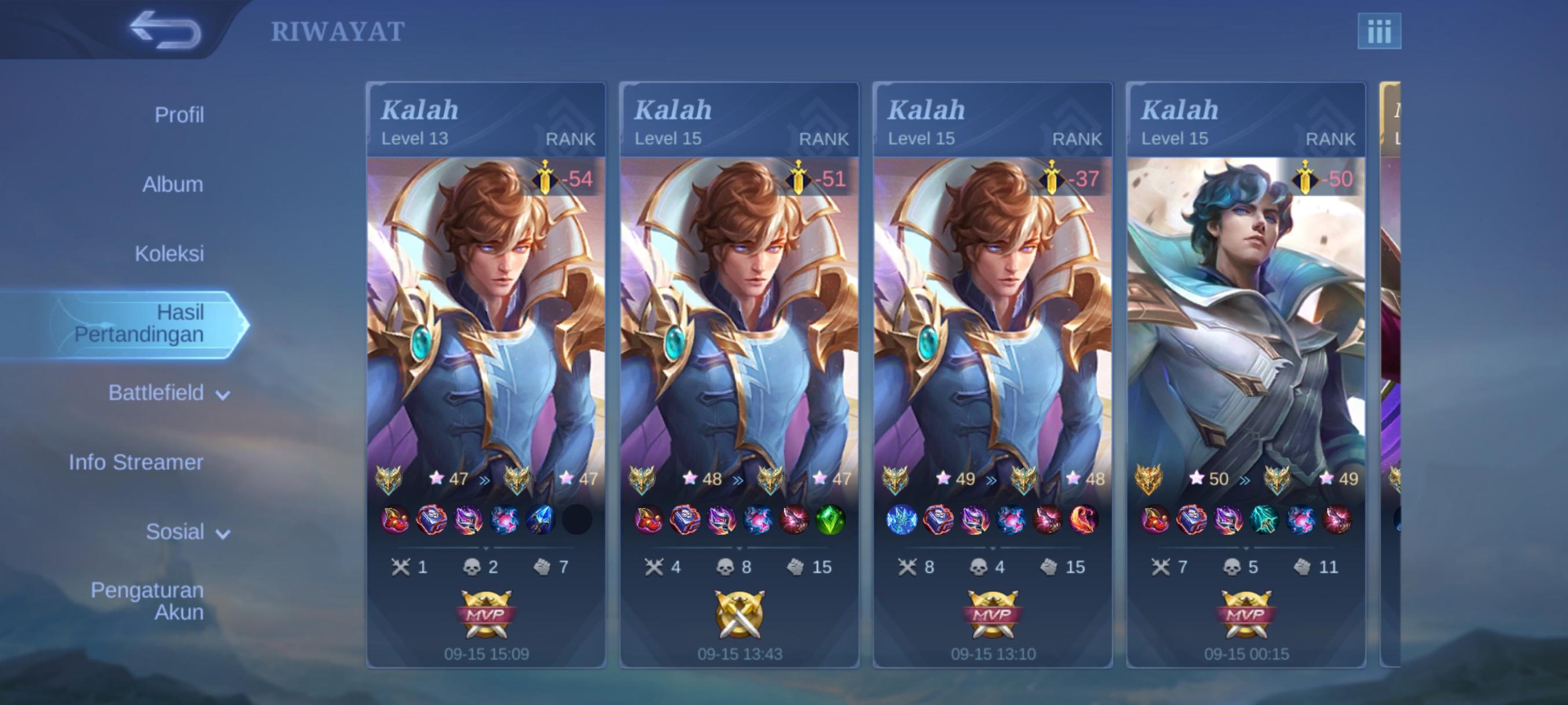The width and height of the screenshot is (1568, 705).
Task: Select the teal item icon on the fourth card
Action: 1263,519
